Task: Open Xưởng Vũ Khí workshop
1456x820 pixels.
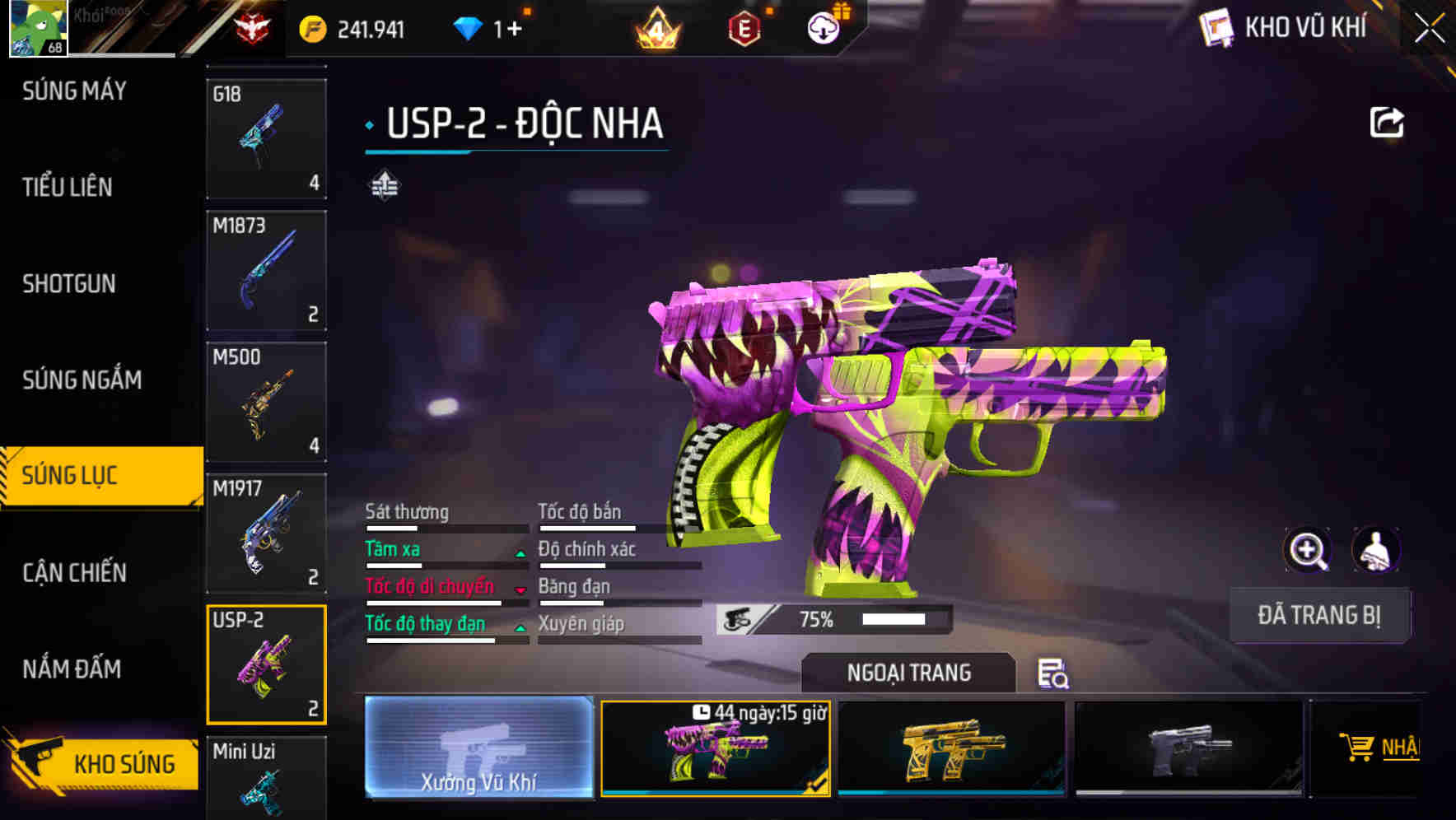Action: coord(478,748)
